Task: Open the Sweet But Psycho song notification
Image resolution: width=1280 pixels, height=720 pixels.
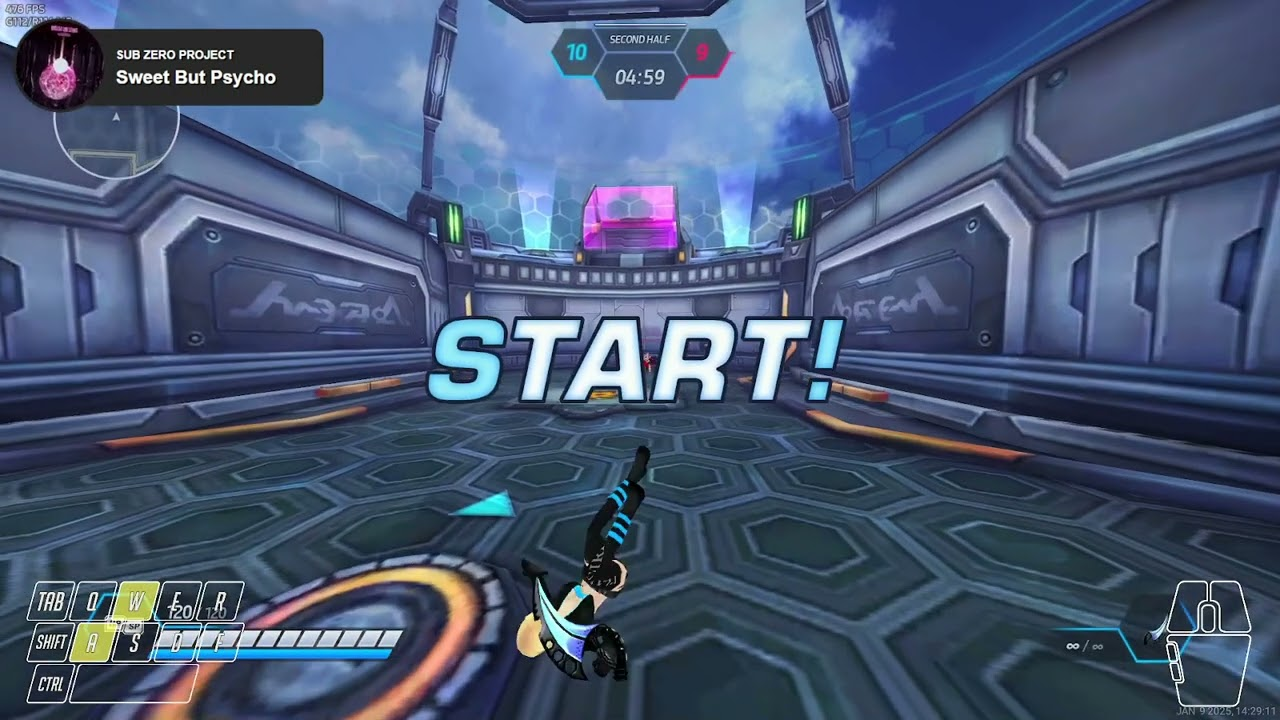Action: 196,67
